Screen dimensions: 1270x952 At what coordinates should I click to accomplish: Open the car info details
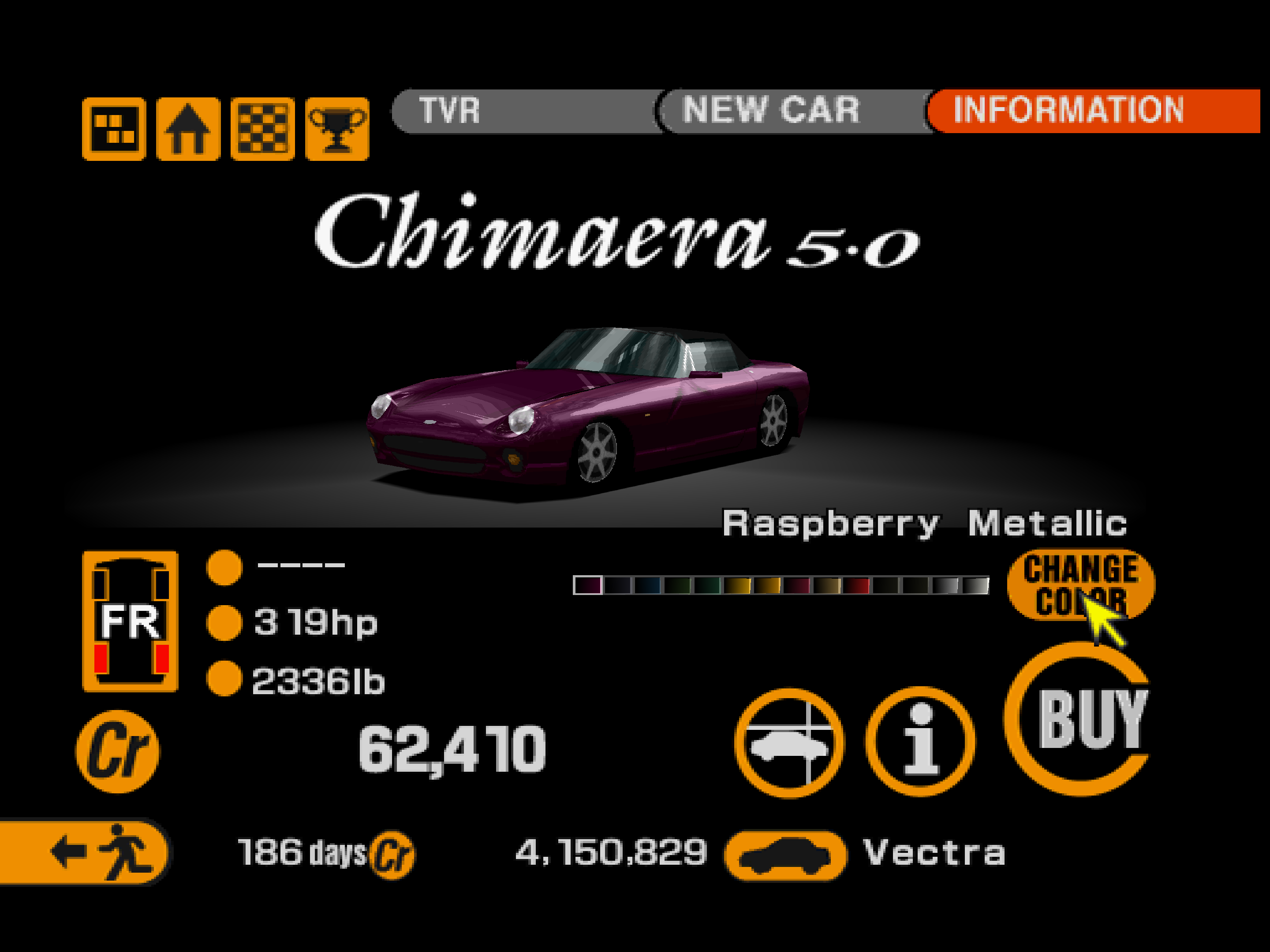[x=920, y=741]
